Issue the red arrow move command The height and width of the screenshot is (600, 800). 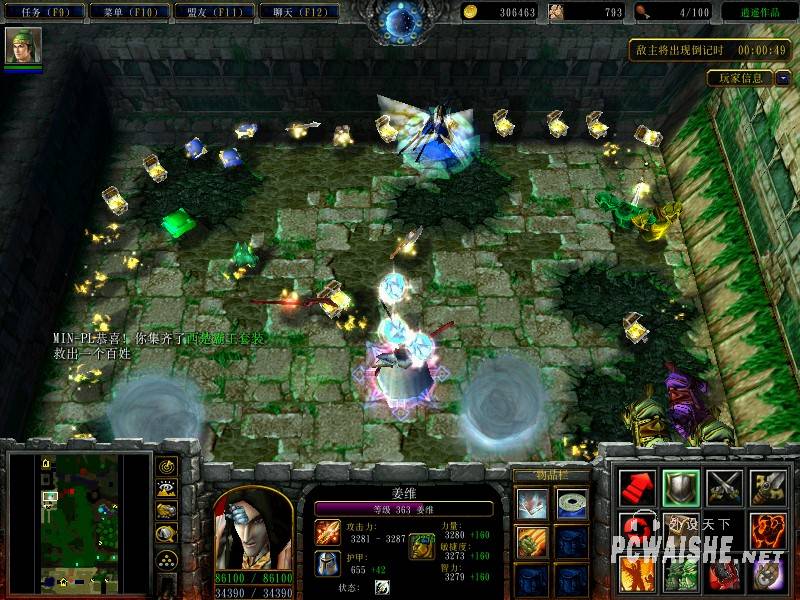click(x=636, y=487)
